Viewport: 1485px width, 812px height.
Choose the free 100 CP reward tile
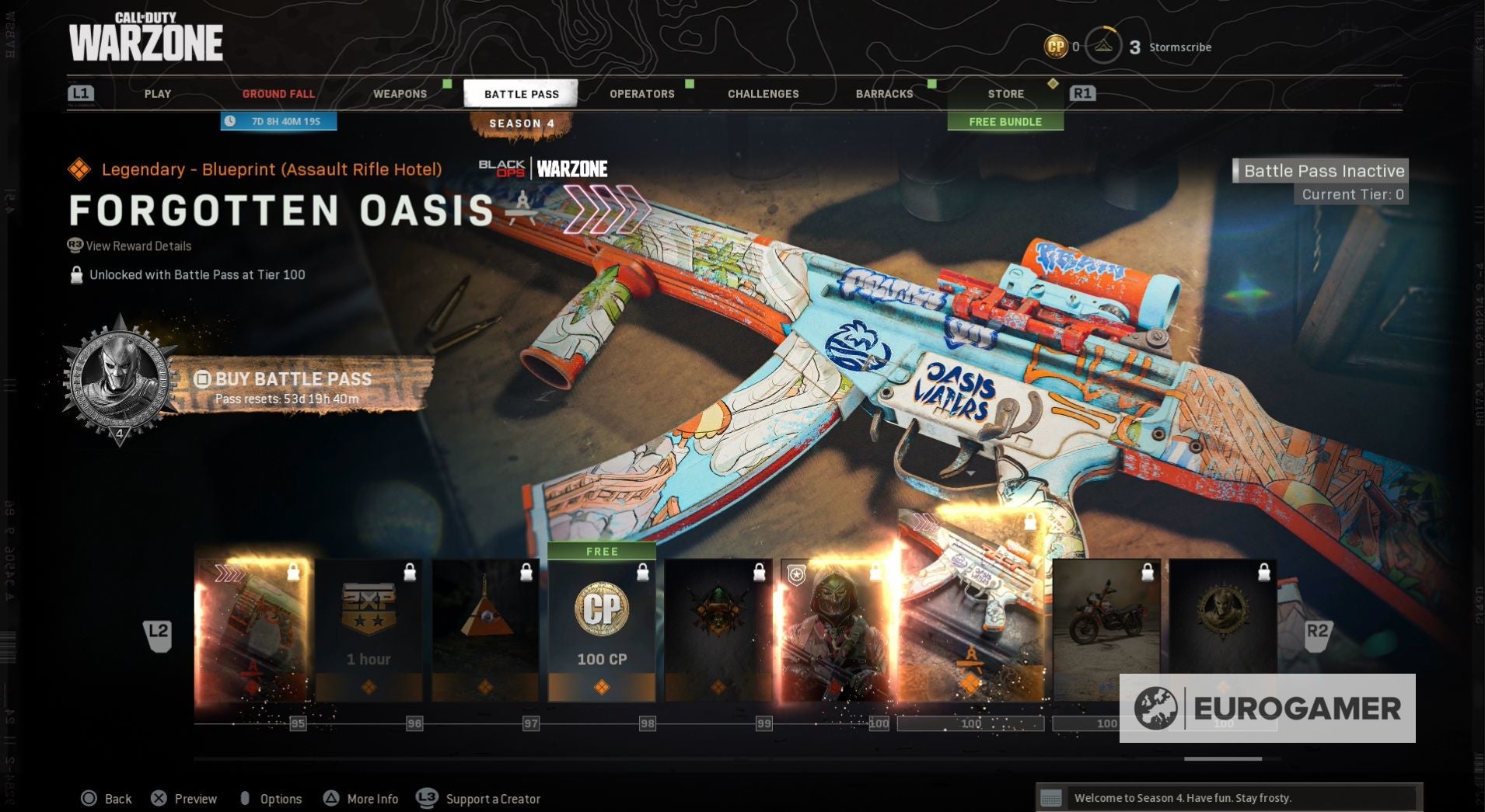(x=602, y=629)
